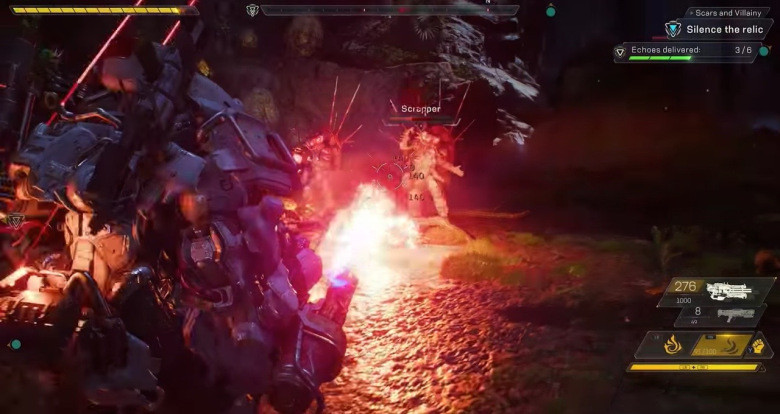Switch to the secondary weapon slot
This screenshot has height=414, width=780.
[x=718, y=316]
